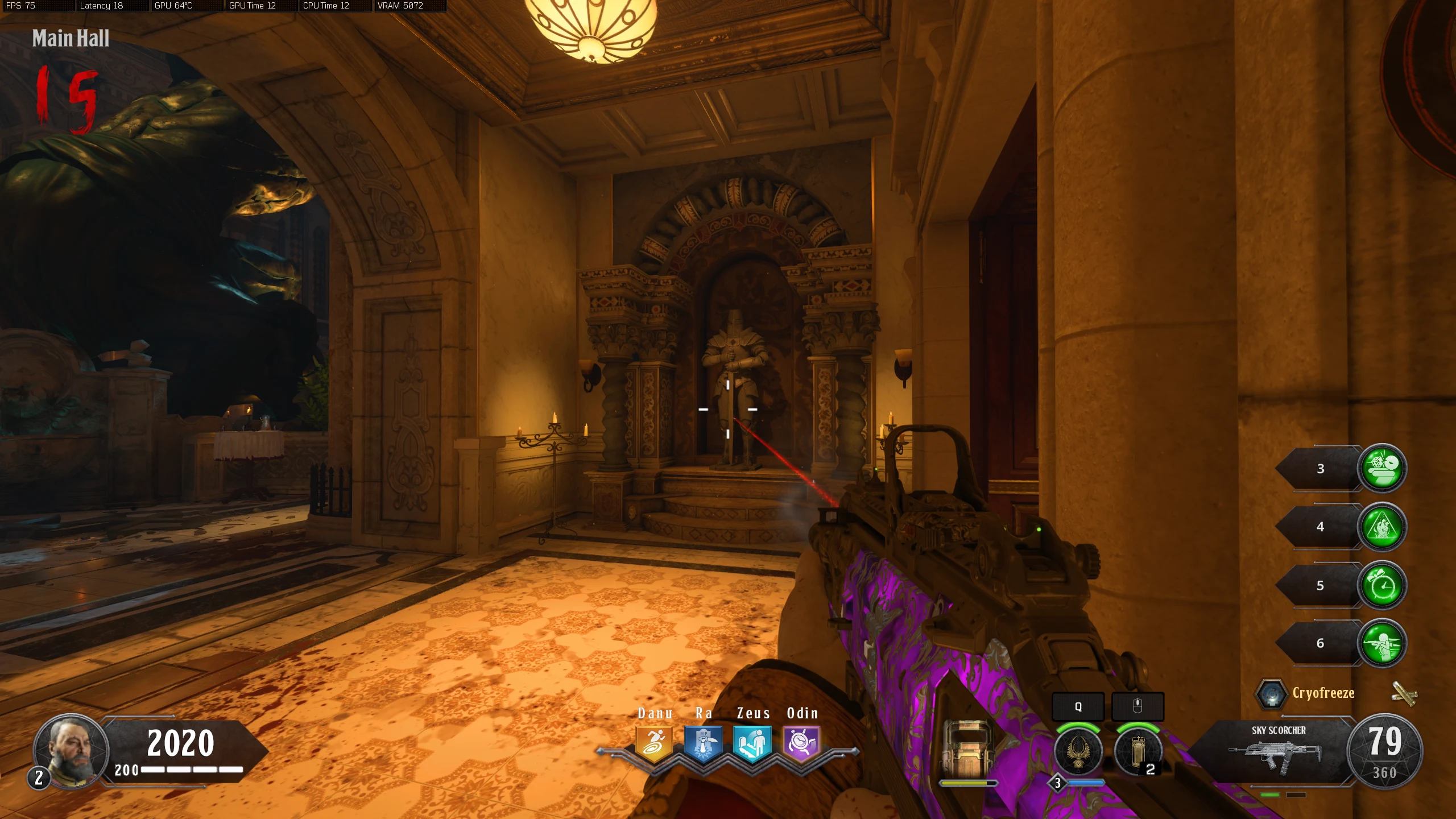Image resolution: width=1456 pixels, height=819 pixels.
Task: Select the Ra perk icon
Action: (x=704, y=743)
